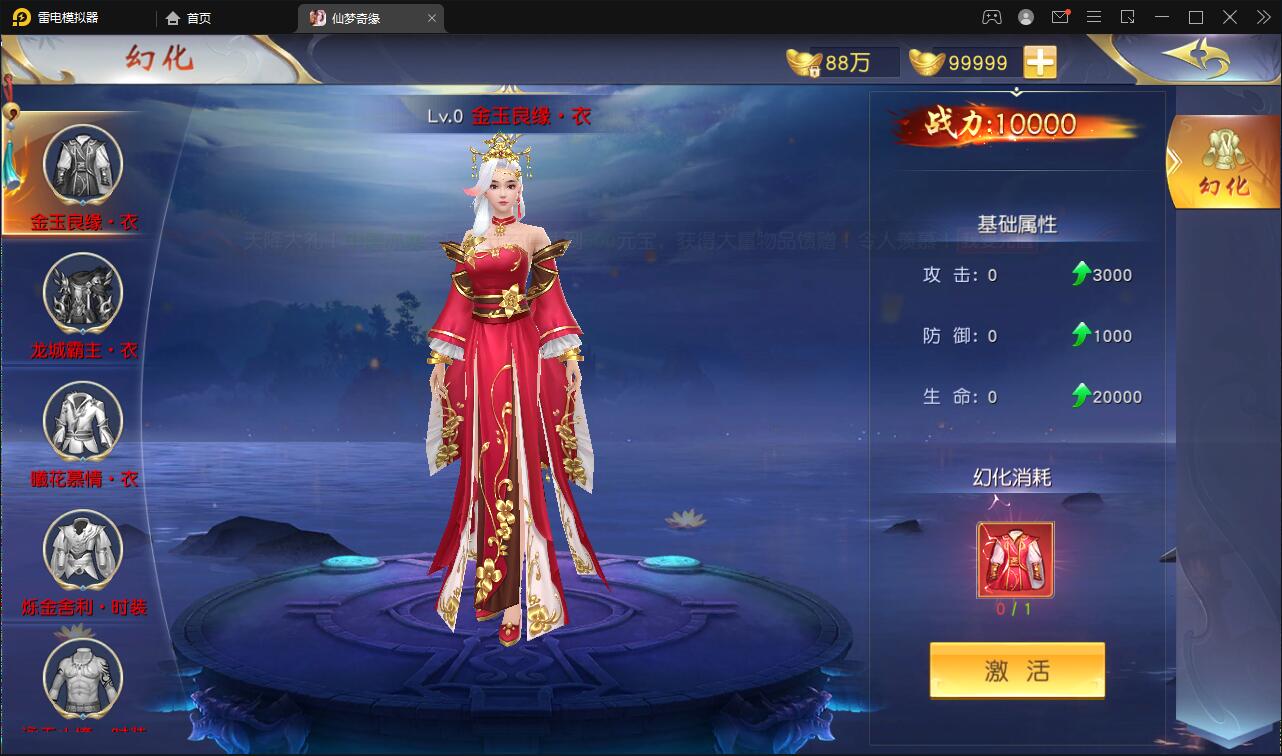The image size is (1282, 756).
Task: Open the emulator hamburger menu
Action: coord(1094,17)
